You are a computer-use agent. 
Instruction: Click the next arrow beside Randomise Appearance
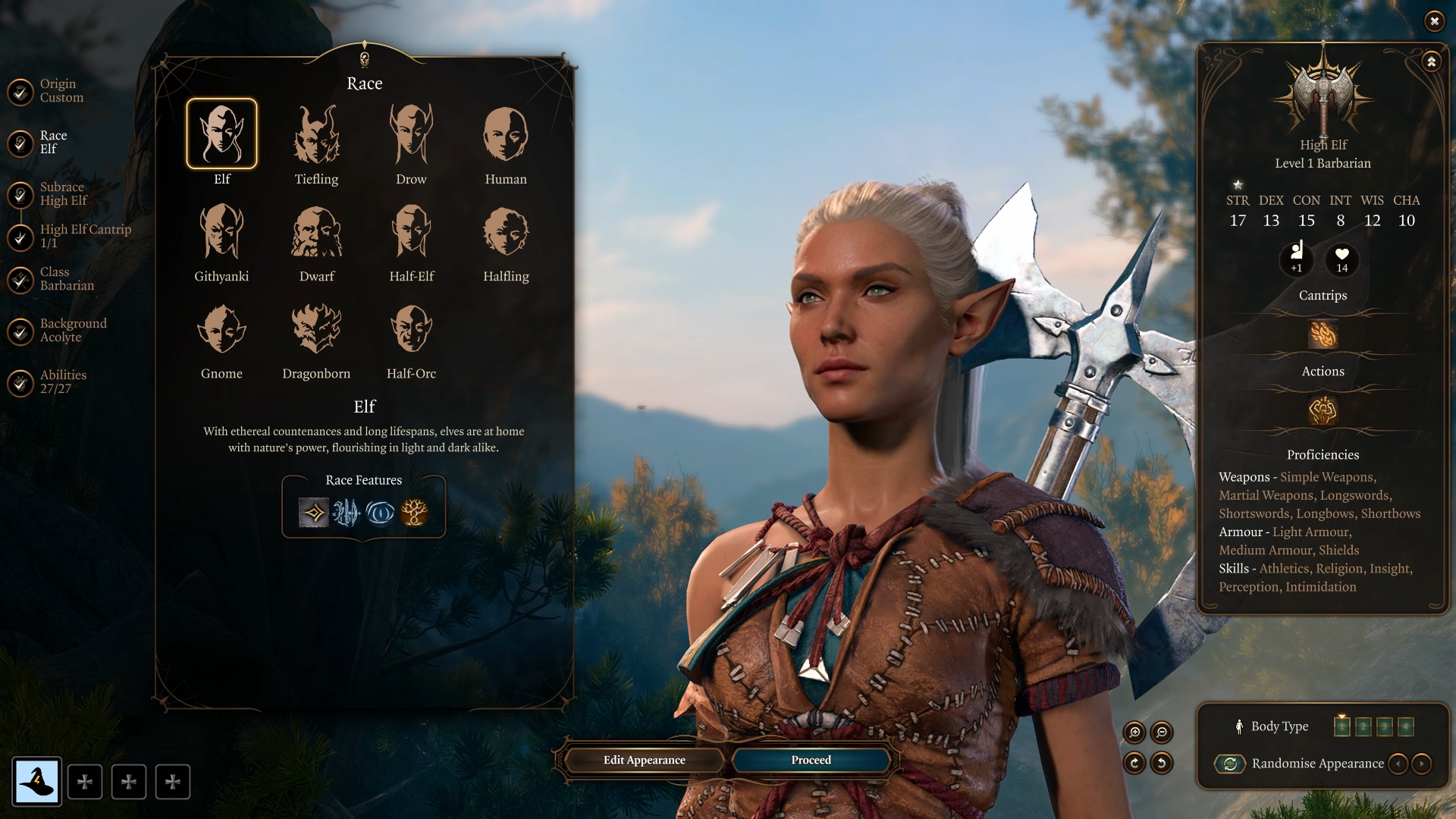point(1423,764)
